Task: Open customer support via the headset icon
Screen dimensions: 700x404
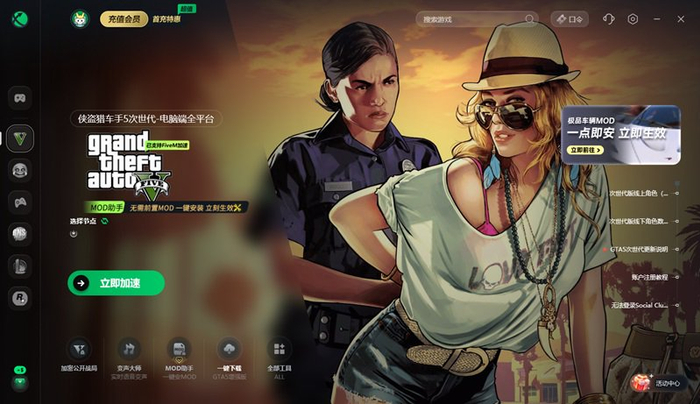Action: point(609,19)
